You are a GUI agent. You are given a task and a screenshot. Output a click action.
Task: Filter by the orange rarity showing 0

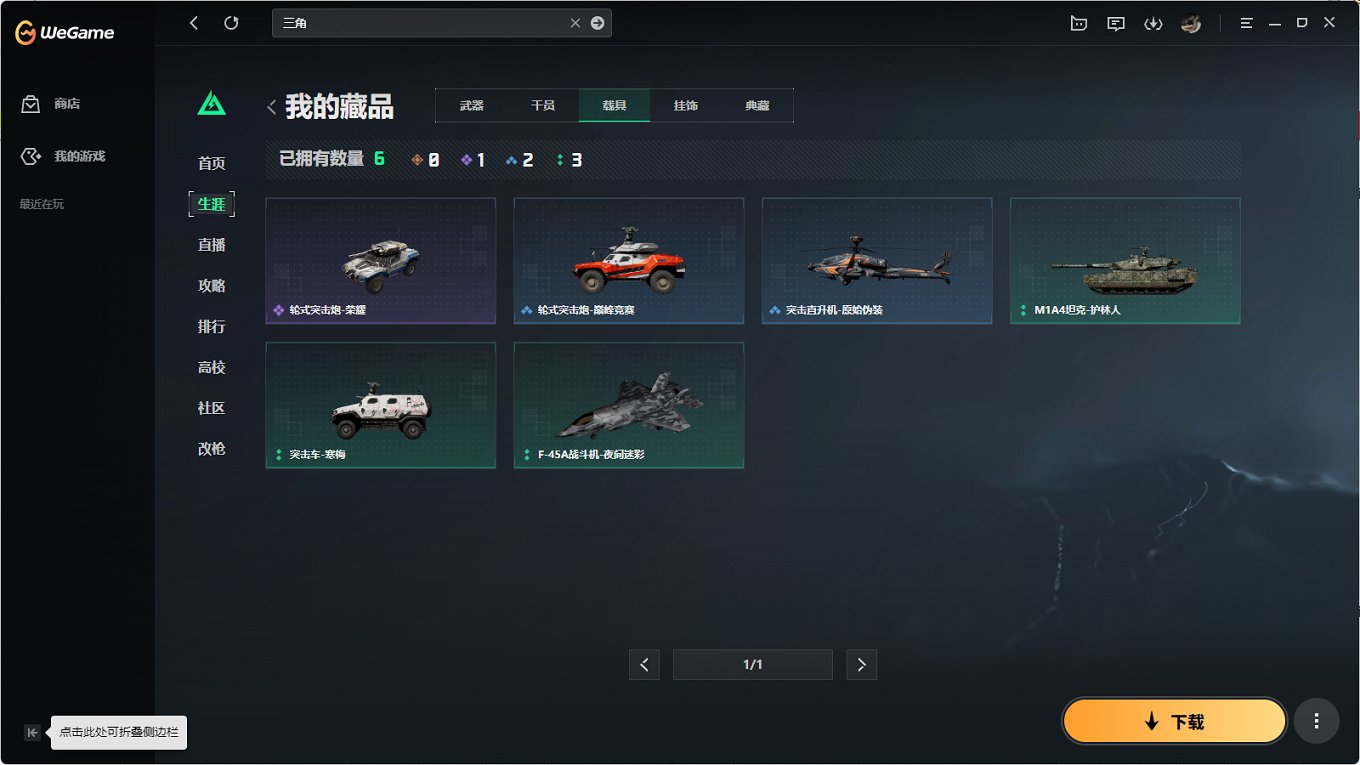coord(424,158)
